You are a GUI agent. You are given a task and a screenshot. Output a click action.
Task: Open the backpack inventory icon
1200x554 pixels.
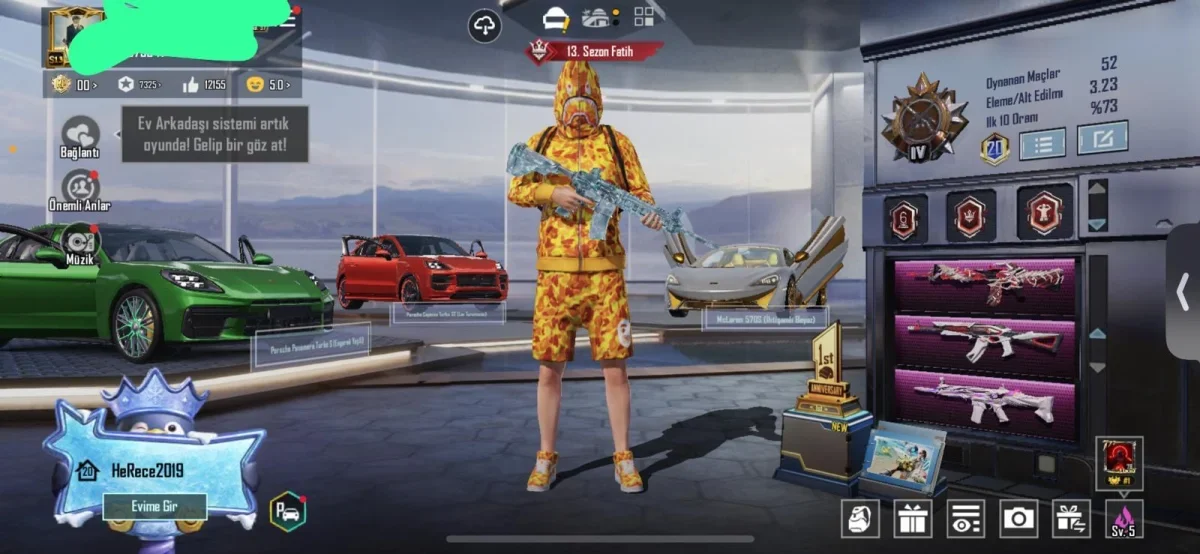862,518
